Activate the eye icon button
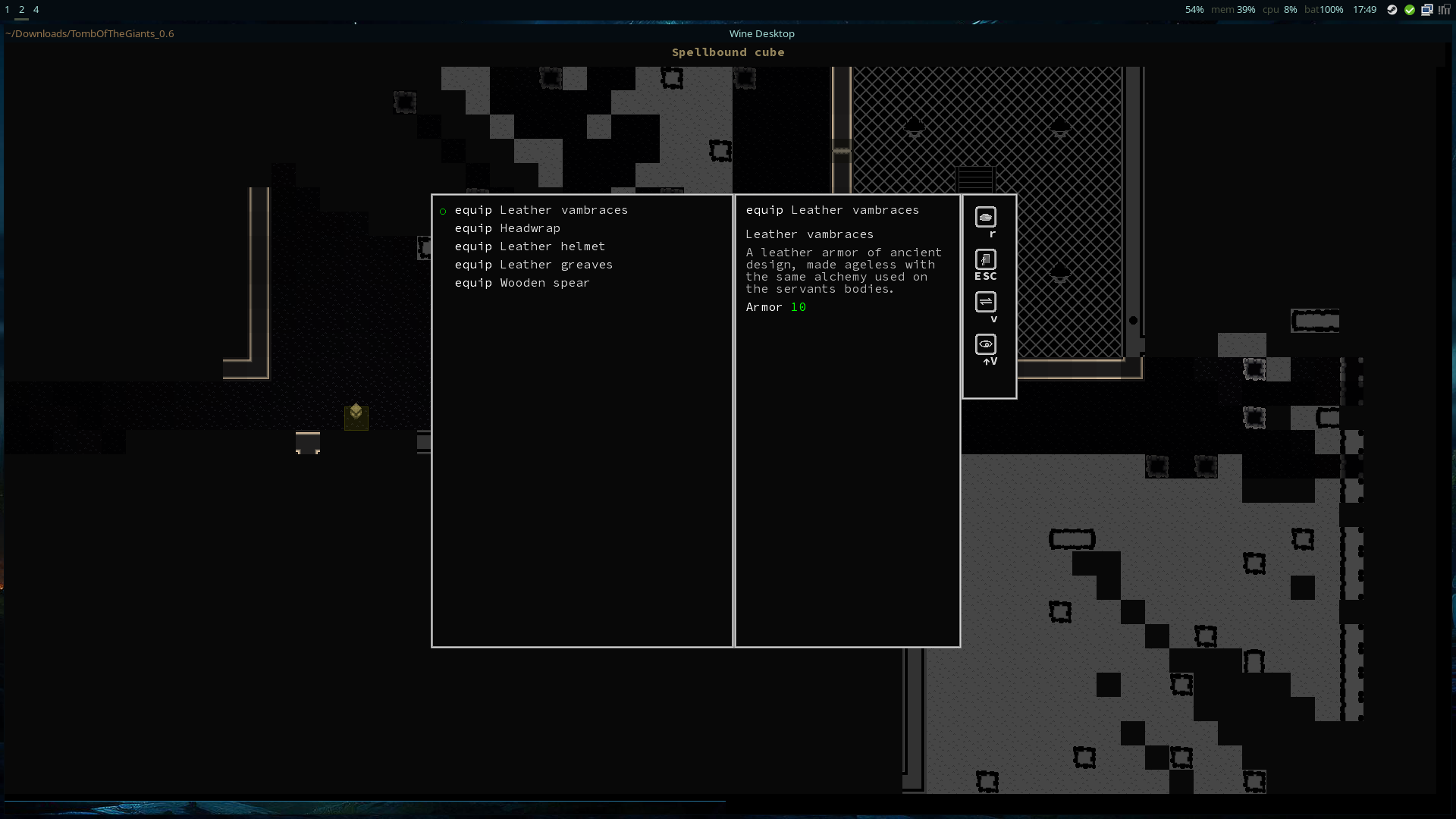Screen dimensions: 1456x819 tap(985, 345)
